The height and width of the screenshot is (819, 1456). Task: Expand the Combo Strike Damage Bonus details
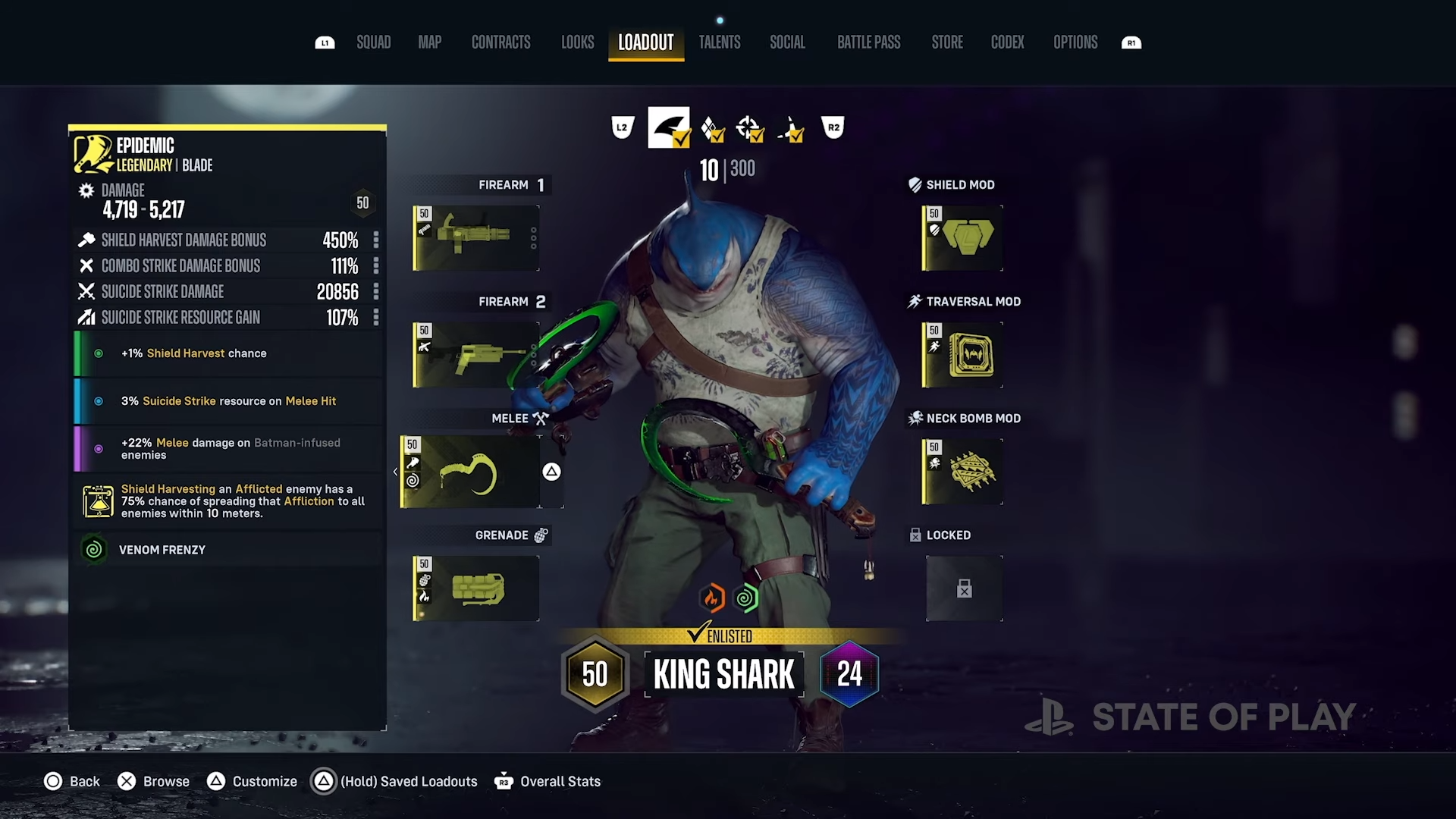point(376,266)
